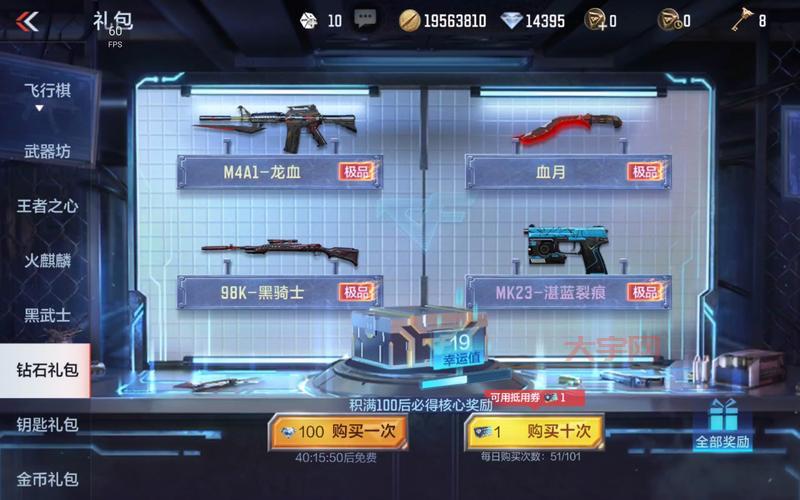
Task: Go back using the top-left arrow
Action: [x=28, y=21]
